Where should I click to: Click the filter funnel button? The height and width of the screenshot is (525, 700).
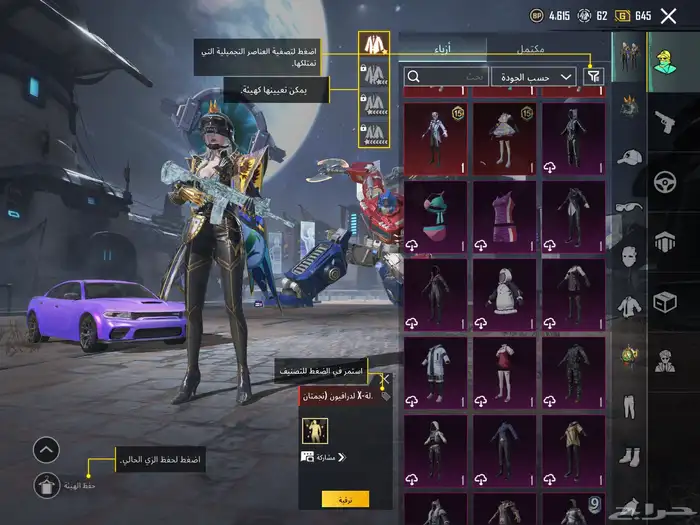click(594, 76)
